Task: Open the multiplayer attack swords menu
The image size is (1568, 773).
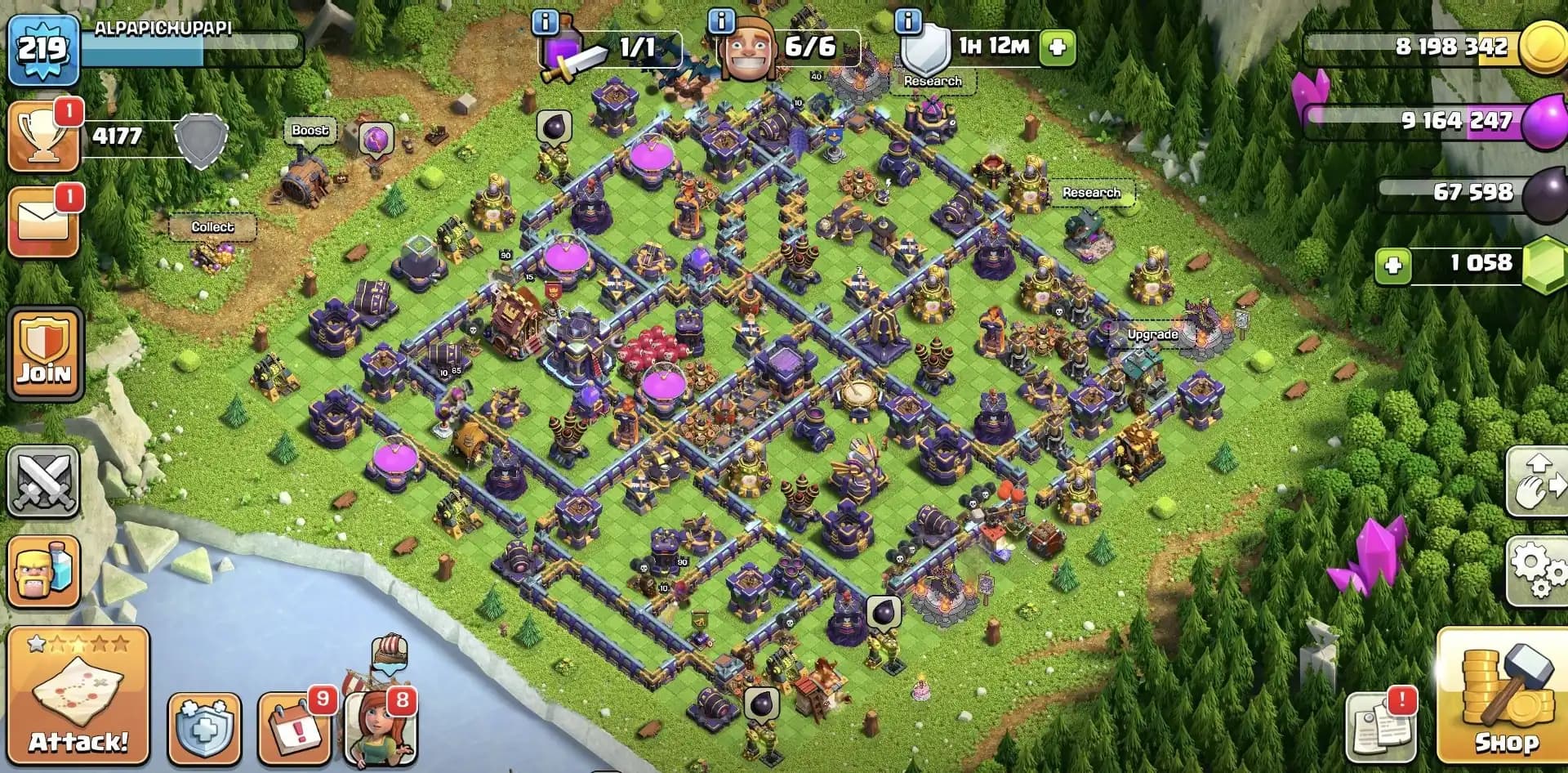Action: point(45,482)
